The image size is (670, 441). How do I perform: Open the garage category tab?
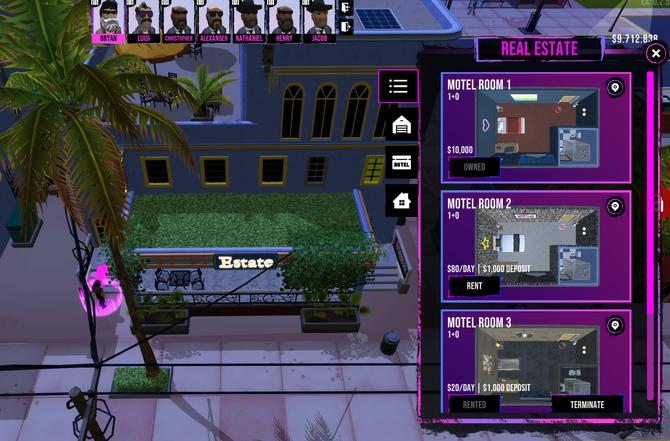(x=402, y=125)
